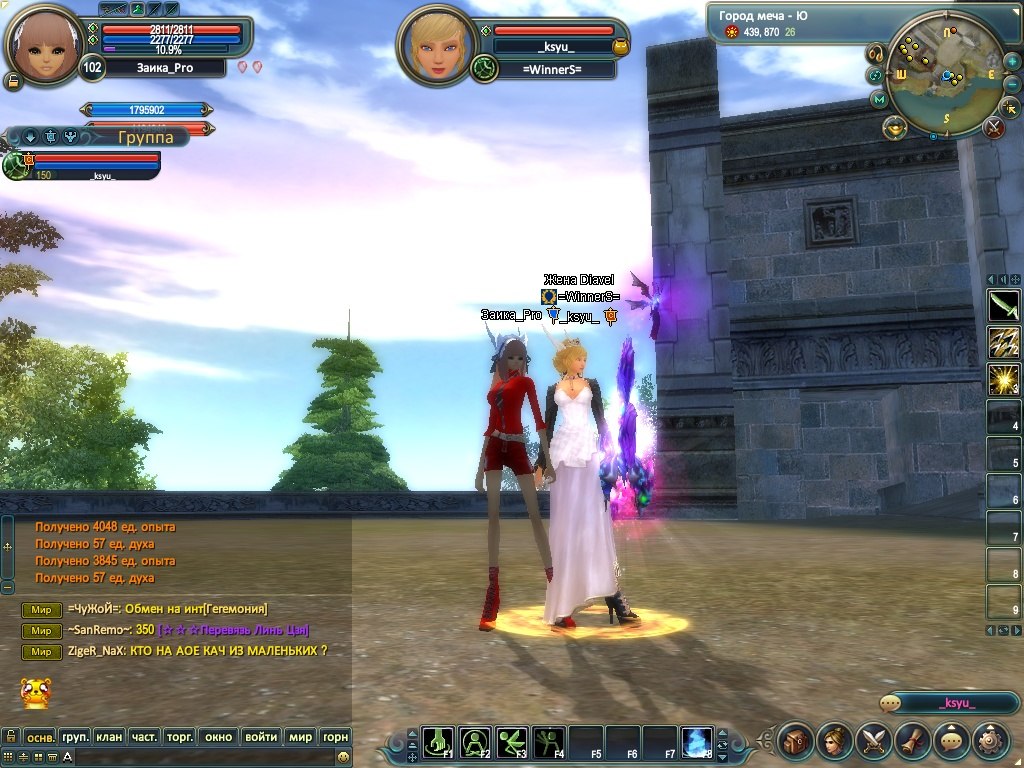The width and height of the screenshot is (1024, 768).
Task: Switch to the "груп." chat tab
Action: [x=75, y=737]
